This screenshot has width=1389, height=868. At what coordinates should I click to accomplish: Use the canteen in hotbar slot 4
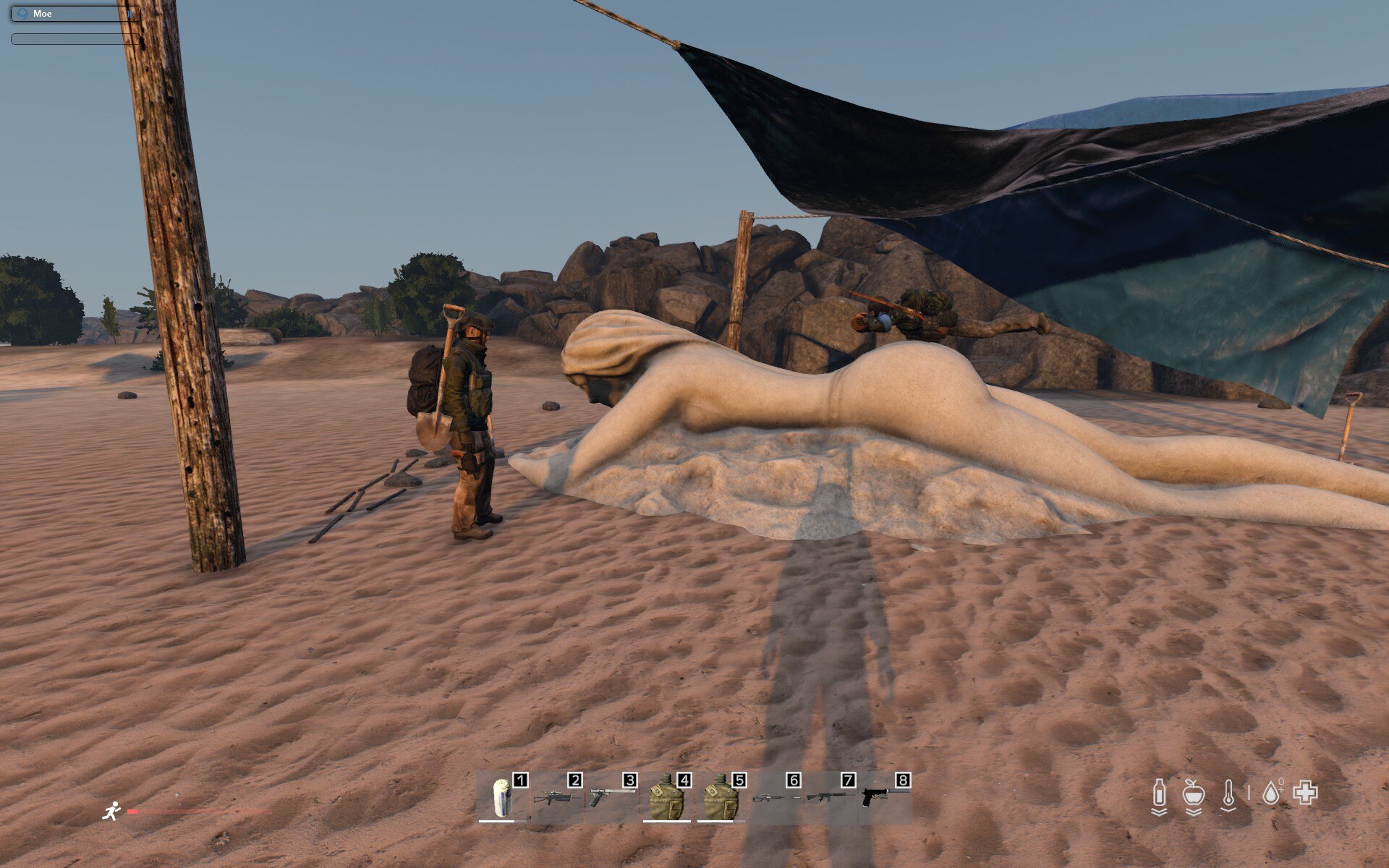666,798
